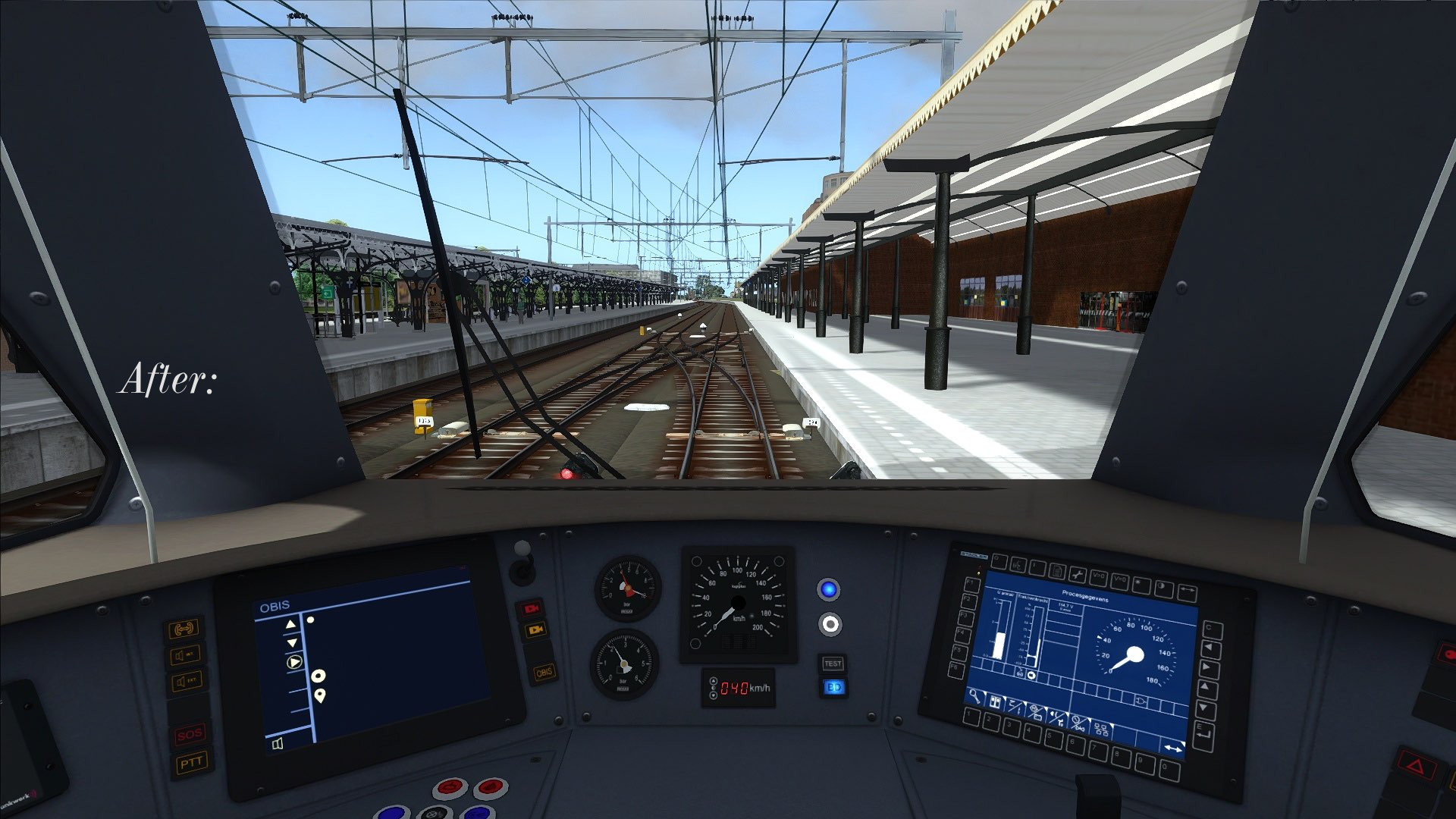Select the play icon on the OBIS screen
The height and width of the screenshot is (819, 1456).
coord(294,662)
